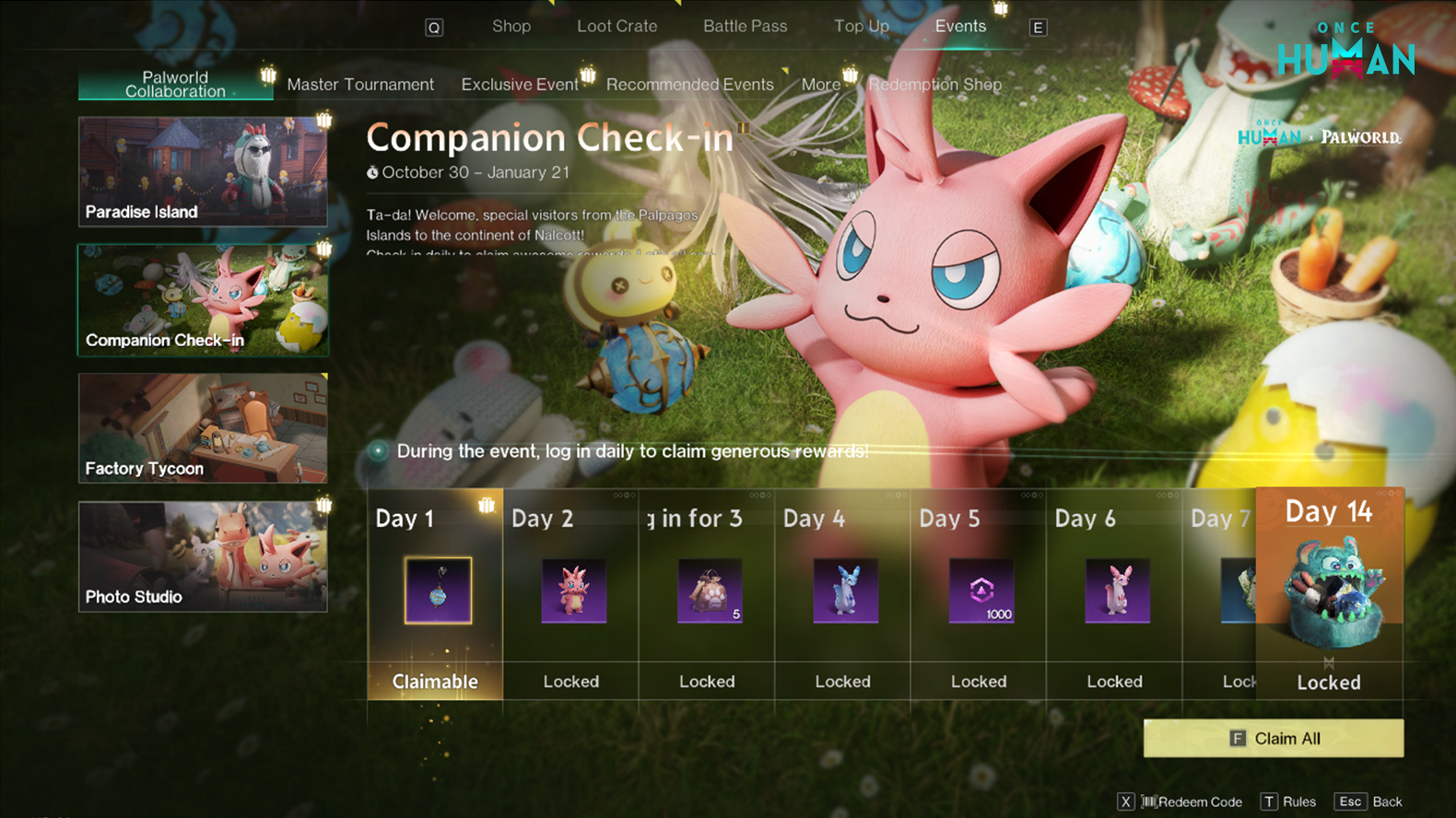Choose the Photo Studio event

[x=203, y=556]
